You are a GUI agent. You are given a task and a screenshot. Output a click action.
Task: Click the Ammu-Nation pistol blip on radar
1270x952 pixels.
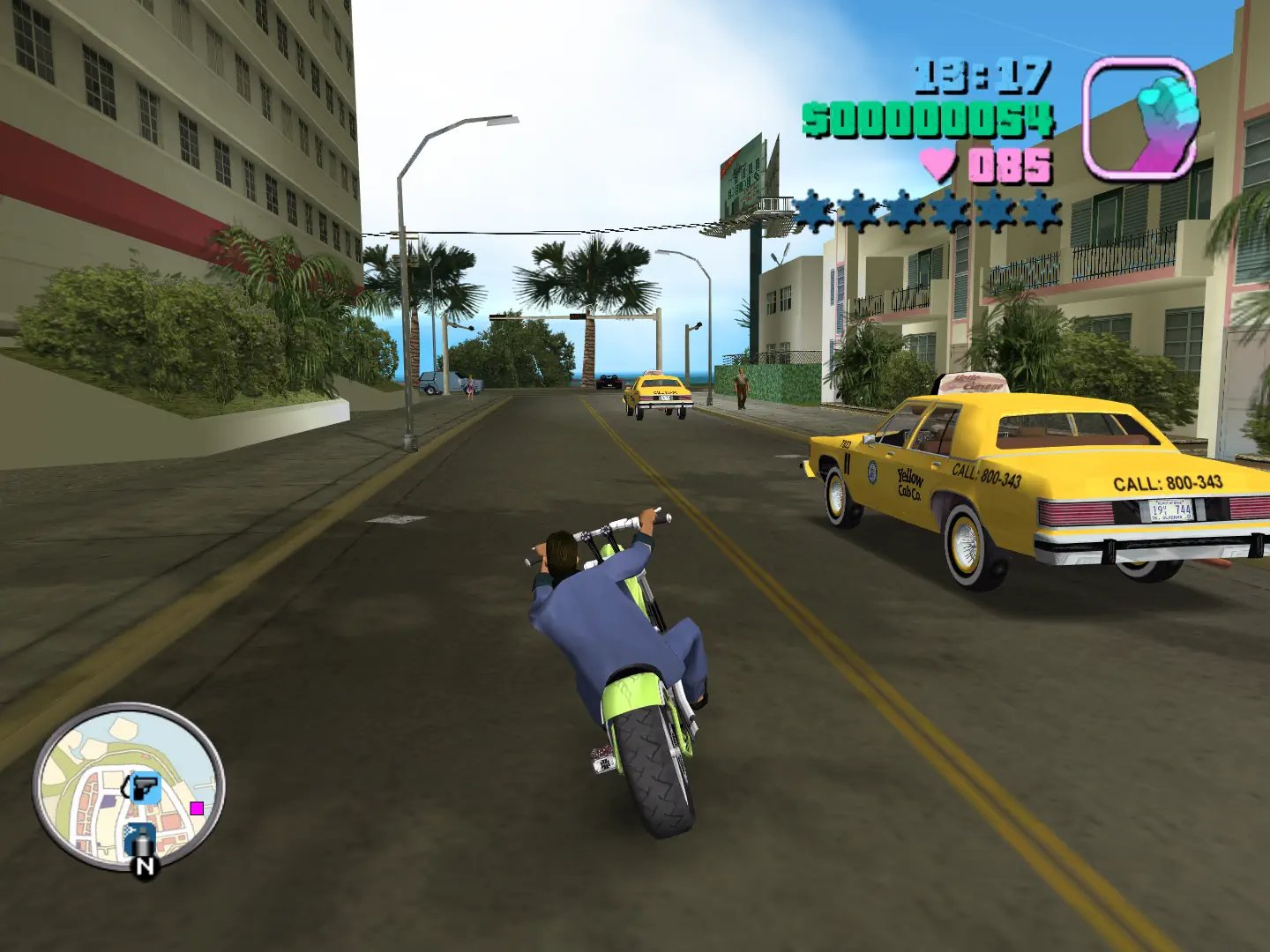click(x=145, y=787)
